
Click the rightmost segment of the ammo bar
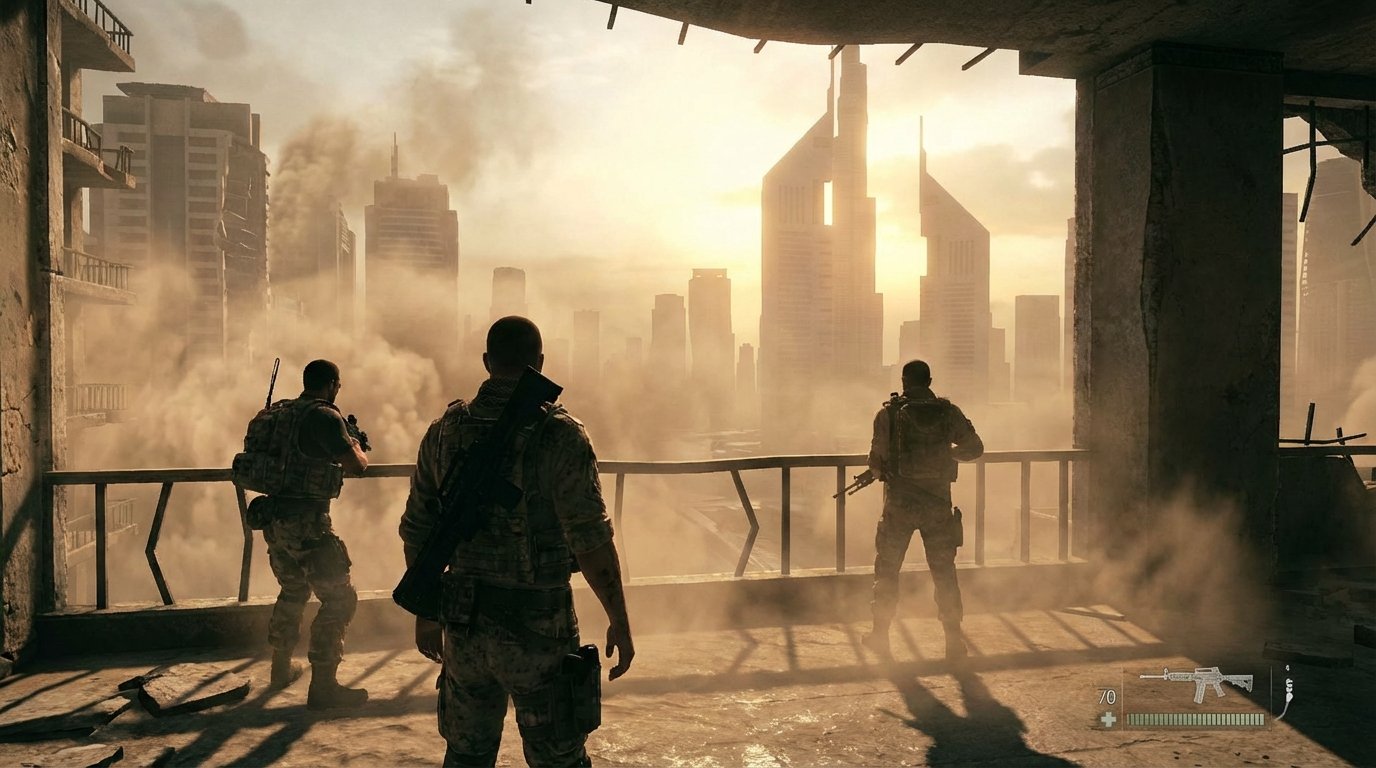(1261, 720)
